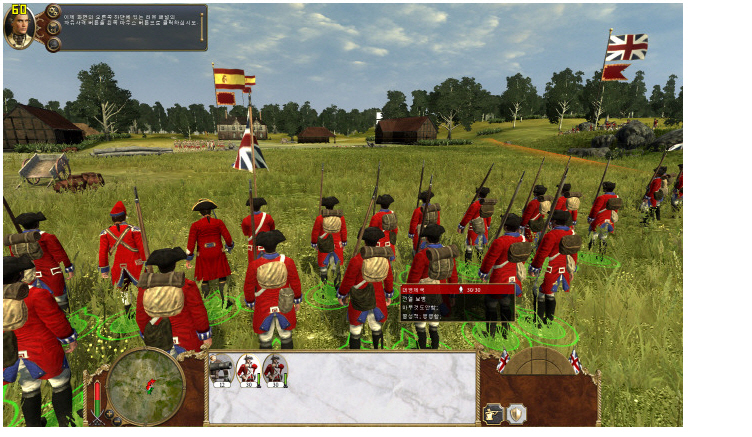
Task: Click the advisor text scrollbar
Action: tap(202, 27)
